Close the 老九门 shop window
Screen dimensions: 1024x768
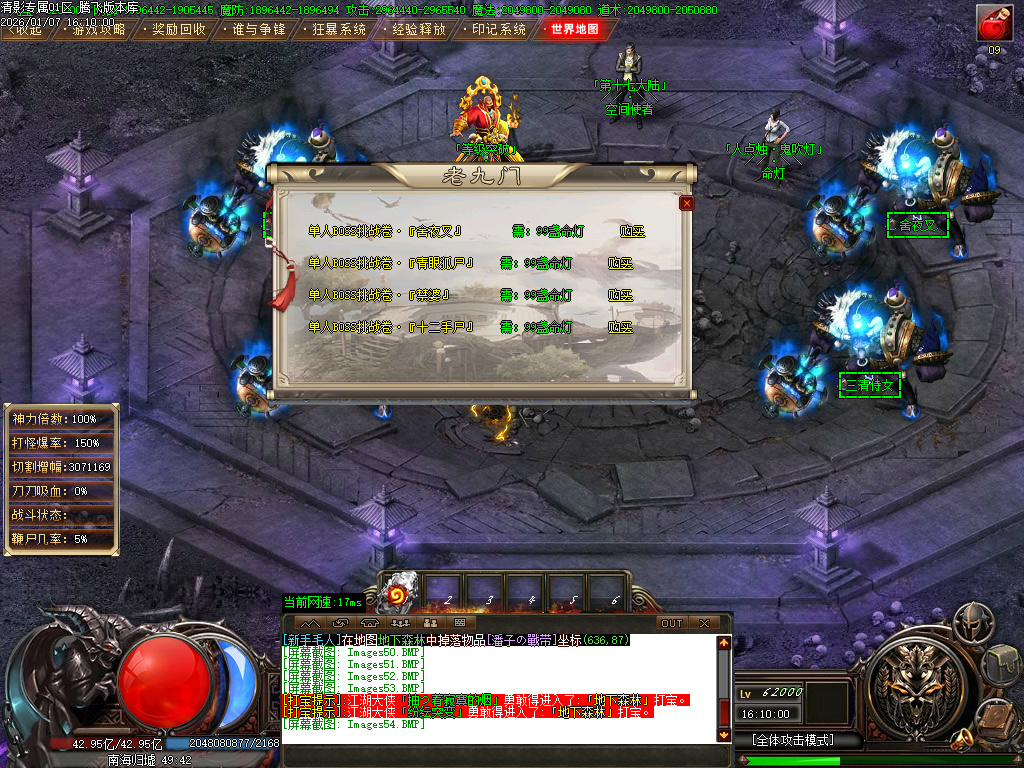[686, 203]
